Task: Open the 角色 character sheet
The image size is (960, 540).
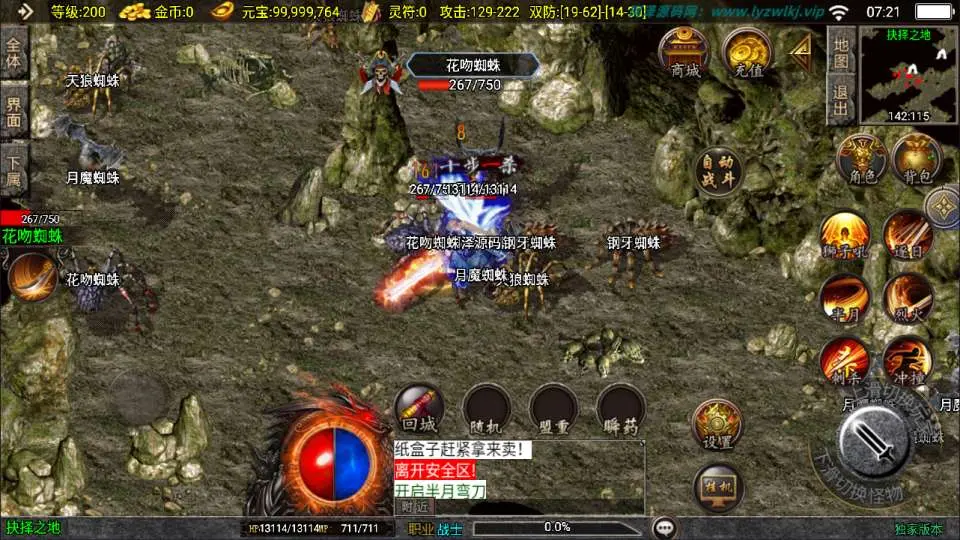Action: (x=861, y=160)
